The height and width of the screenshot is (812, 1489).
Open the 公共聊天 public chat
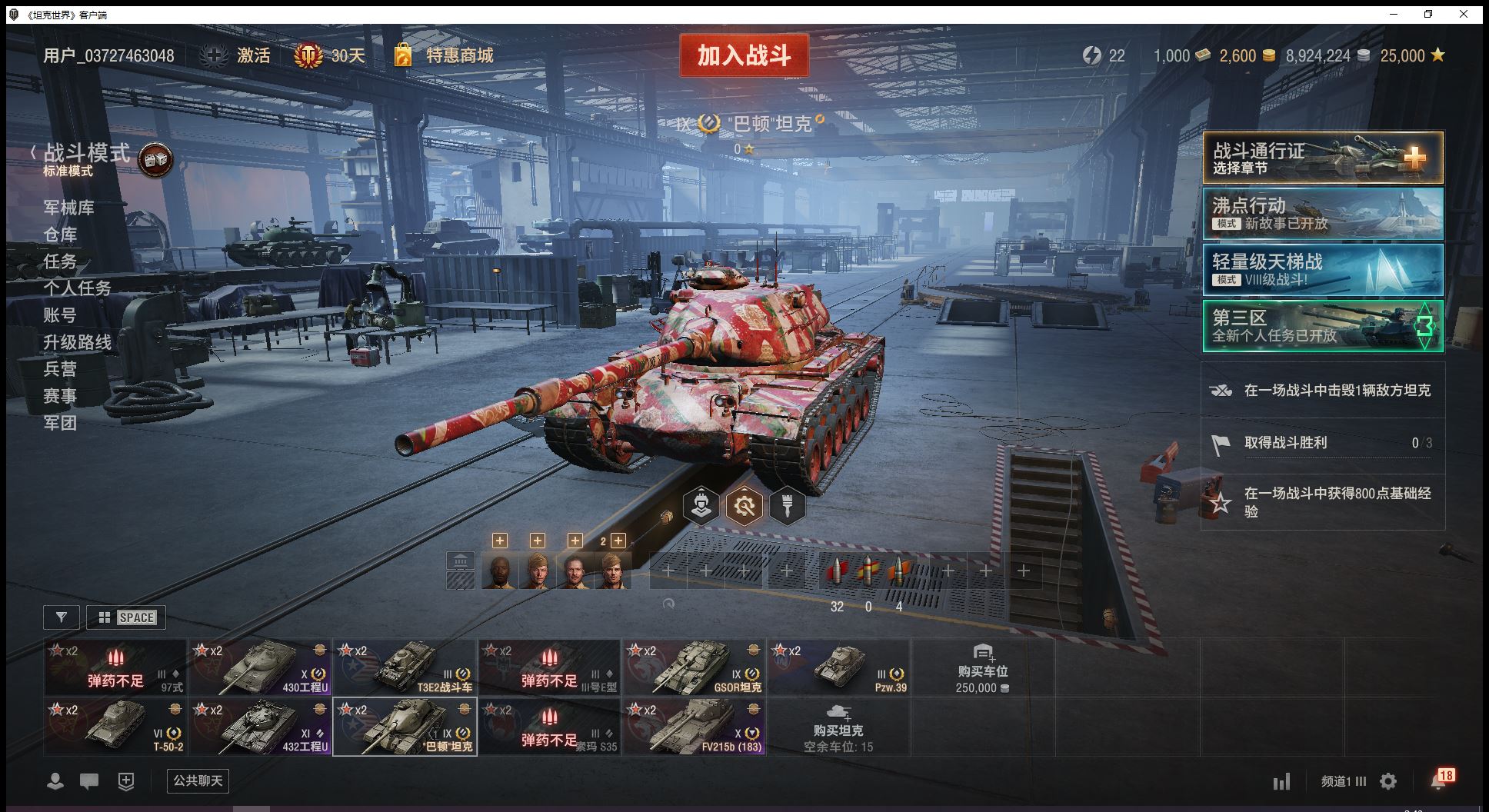click(198, 781)
